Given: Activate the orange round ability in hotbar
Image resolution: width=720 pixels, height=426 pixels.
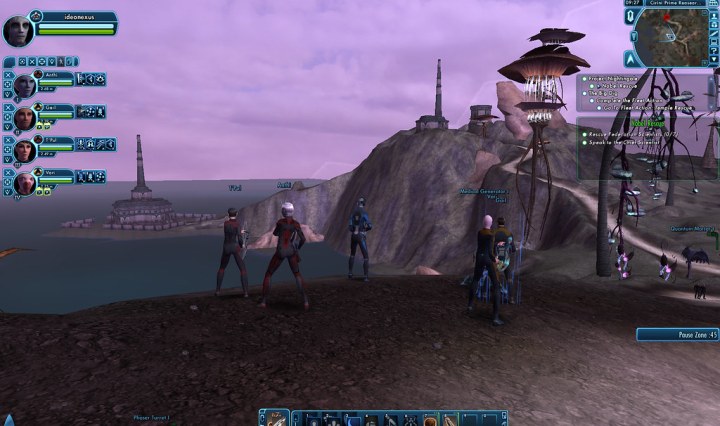Looking at the screenshot, I should click(x=431, y=420).
